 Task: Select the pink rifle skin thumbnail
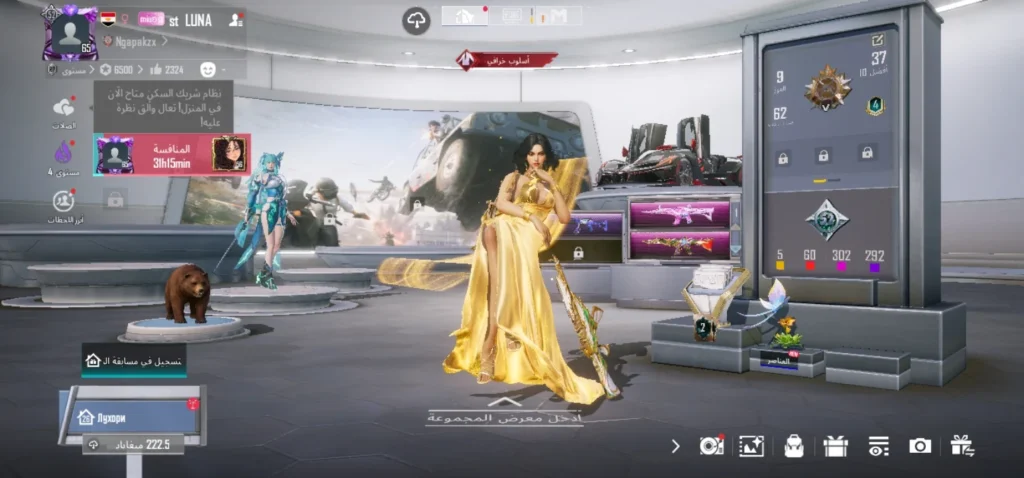tap(678, 212)
